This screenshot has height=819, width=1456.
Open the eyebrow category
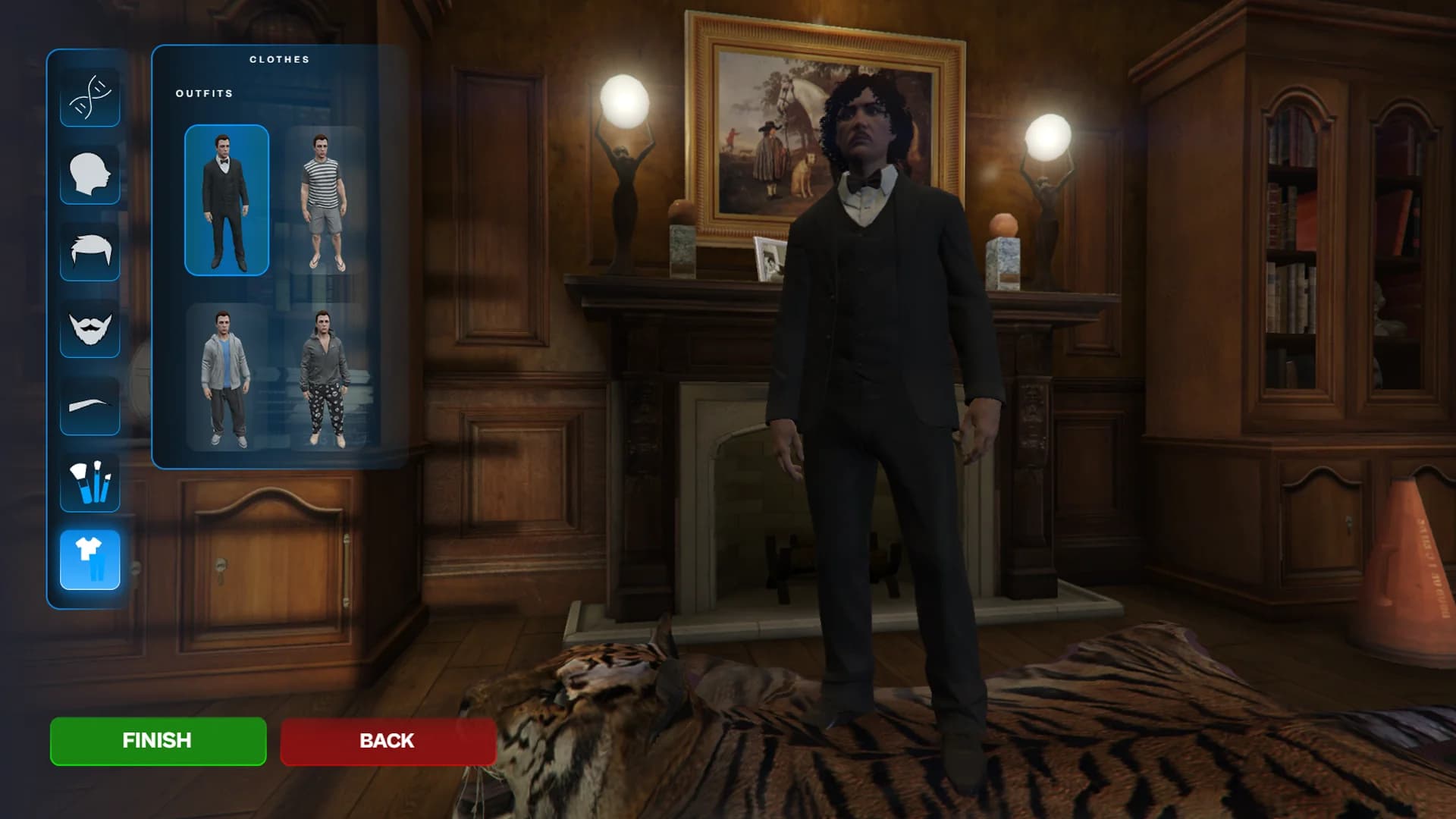point(90,406)
